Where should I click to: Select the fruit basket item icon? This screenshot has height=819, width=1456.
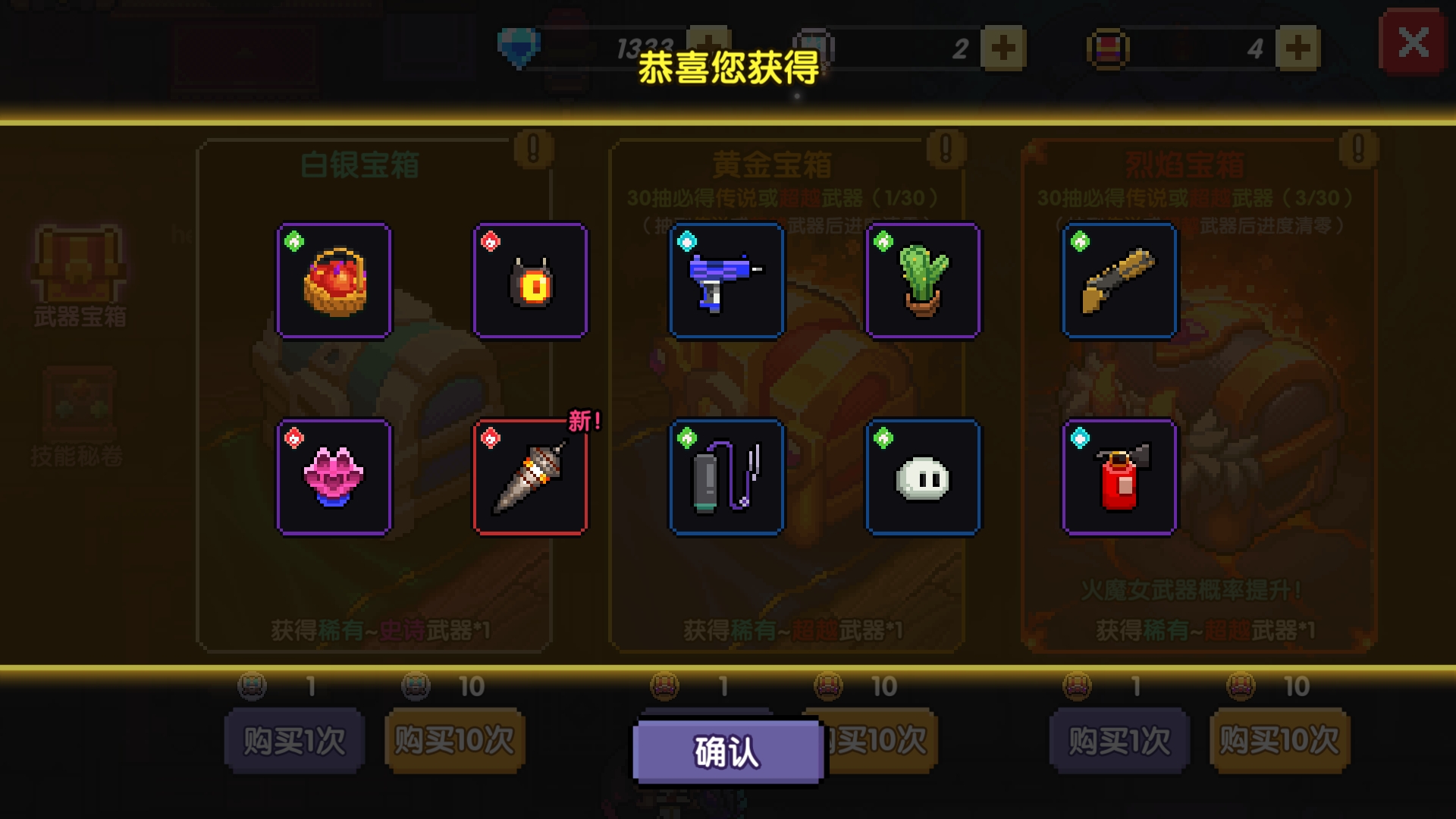pos(334,281)
